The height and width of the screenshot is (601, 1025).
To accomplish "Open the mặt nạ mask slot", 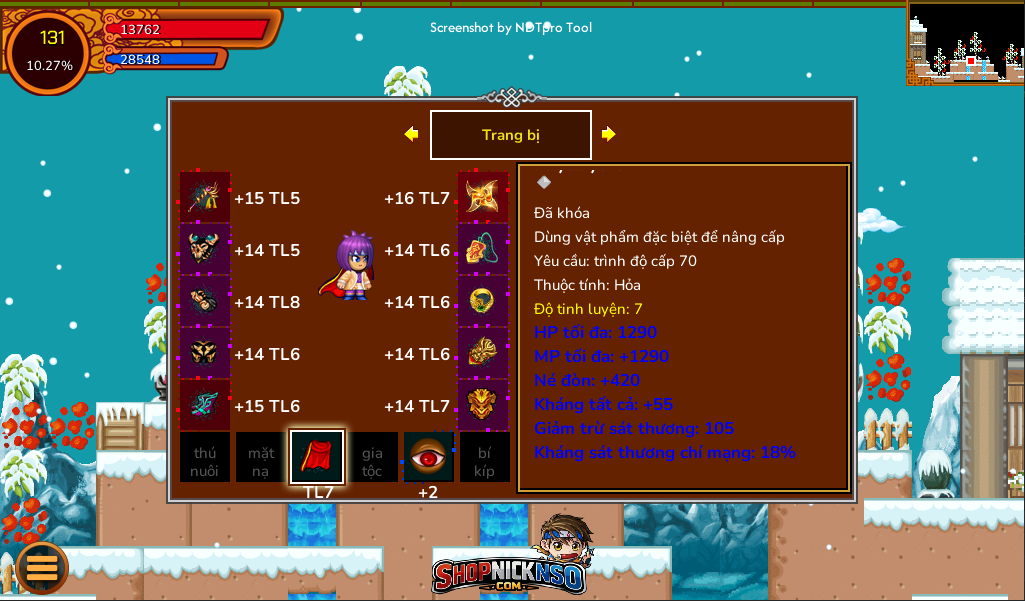I will (x=261, y=458).
